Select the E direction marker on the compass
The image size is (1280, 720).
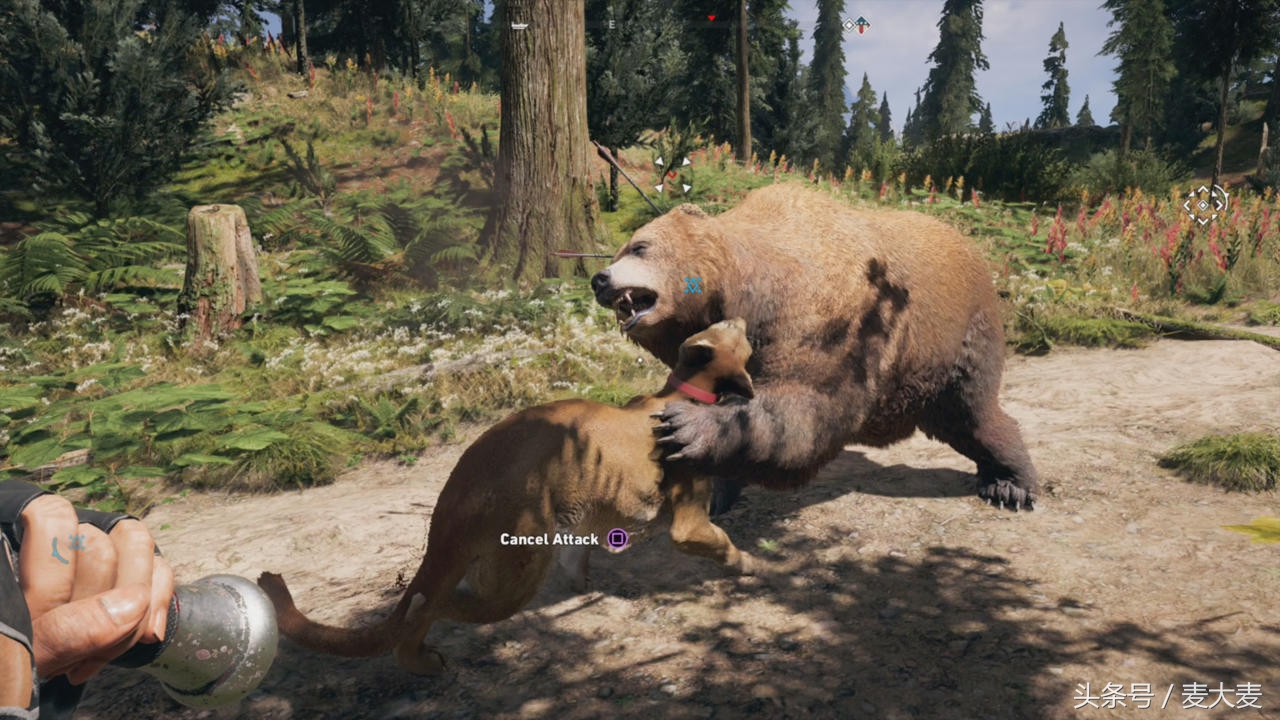[611, 24]
